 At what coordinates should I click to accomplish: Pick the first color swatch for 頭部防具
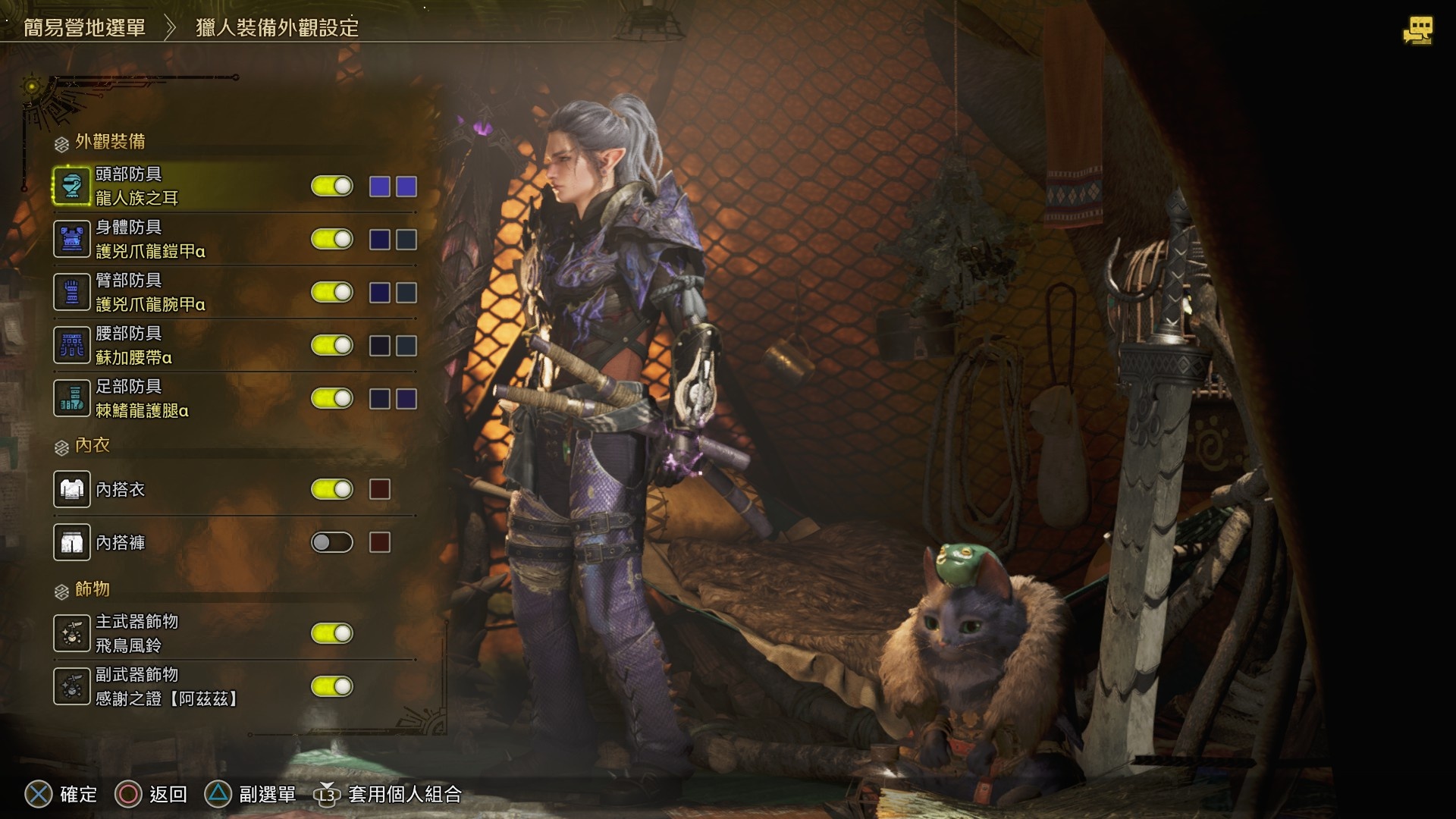tap(380, 187)
